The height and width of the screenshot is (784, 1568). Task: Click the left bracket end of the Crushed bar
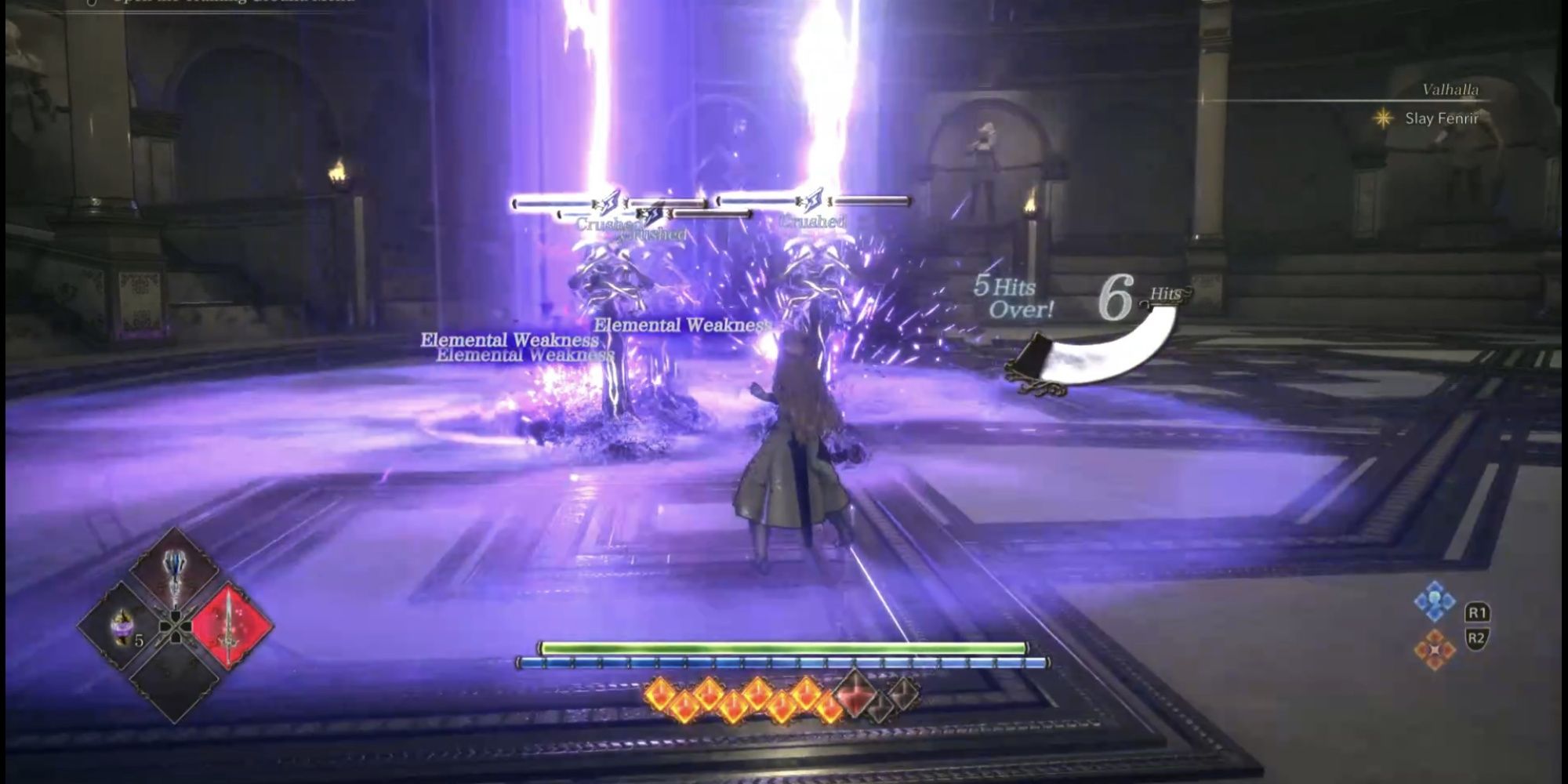tap(514, 204)
